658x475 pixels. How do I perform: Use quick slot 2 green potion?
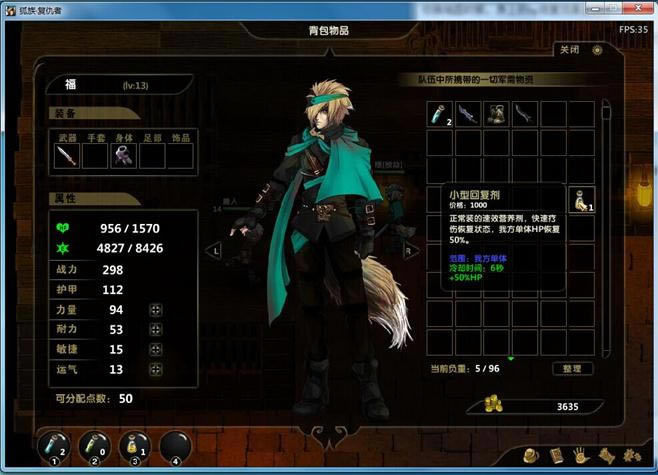click(93, 447)
